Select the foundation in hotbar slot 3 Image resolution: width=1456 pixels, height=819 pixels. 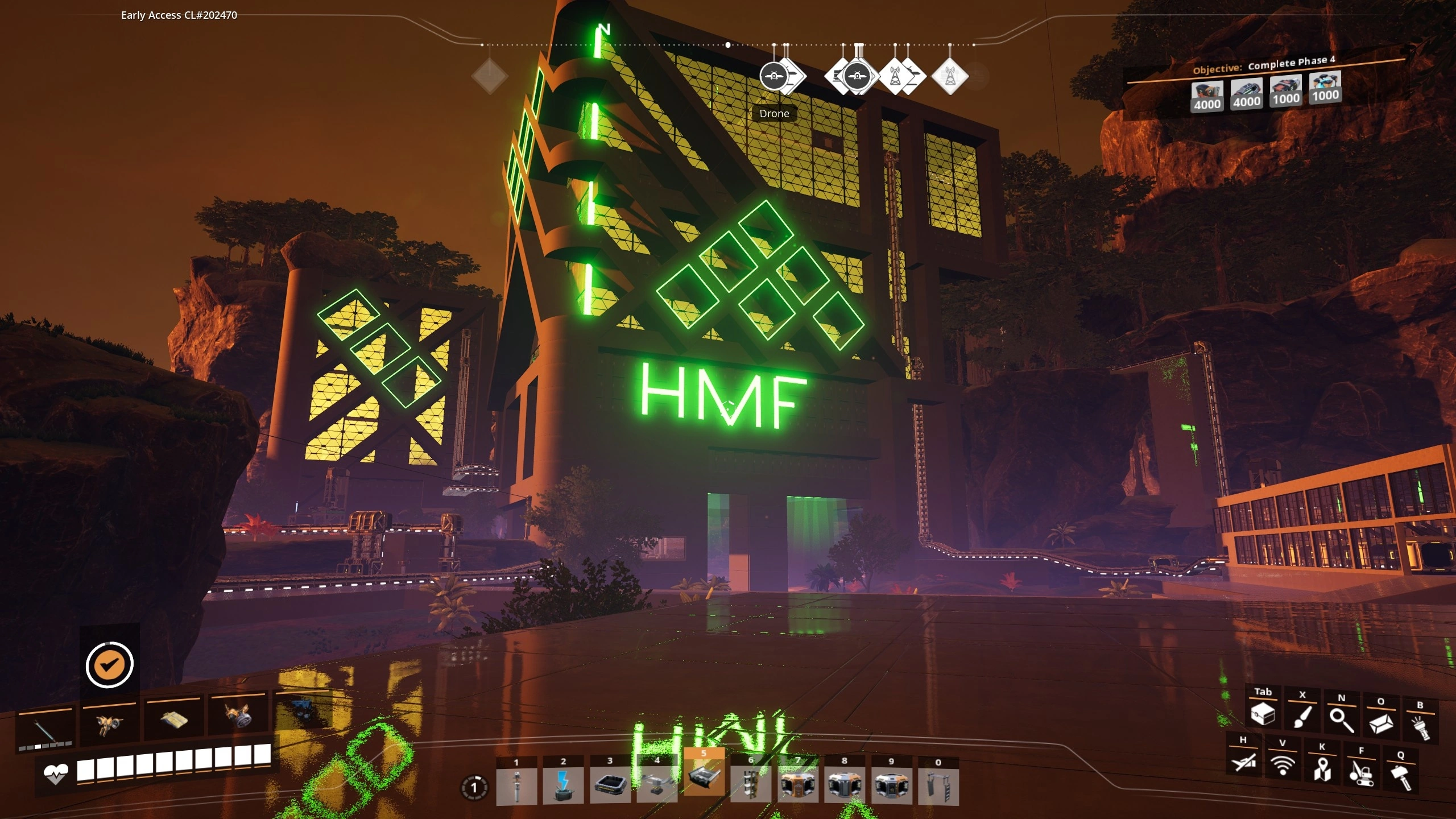click(610, 785)
